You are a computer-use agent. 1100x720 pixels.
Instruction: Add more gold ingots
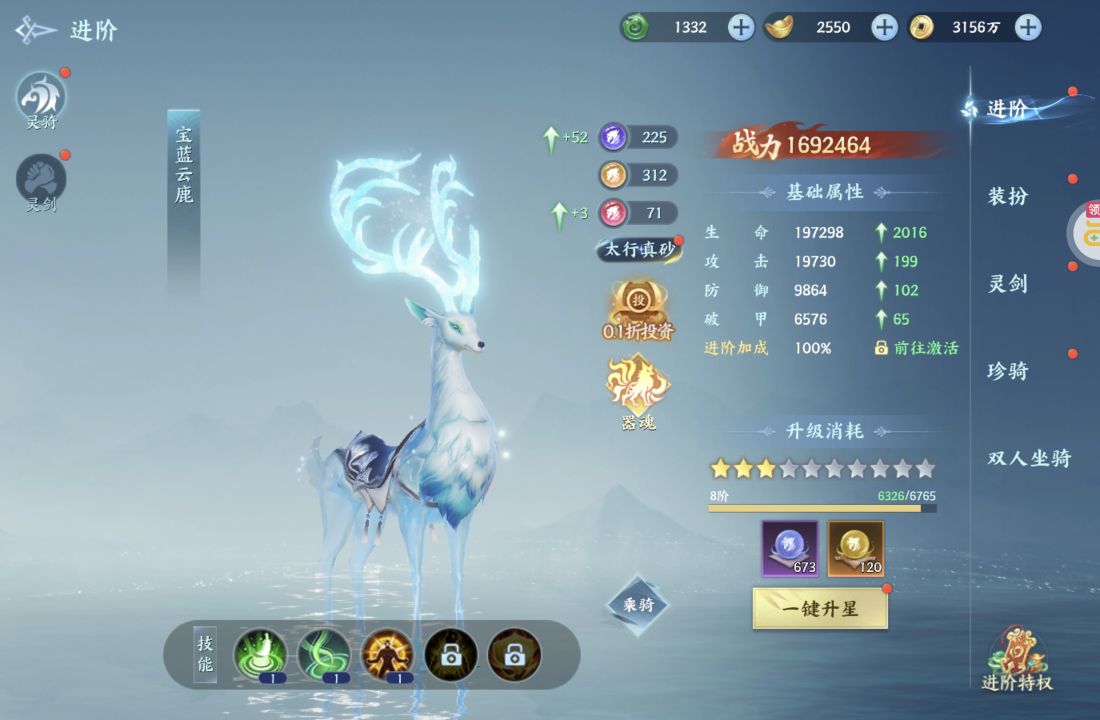point(884,27)
